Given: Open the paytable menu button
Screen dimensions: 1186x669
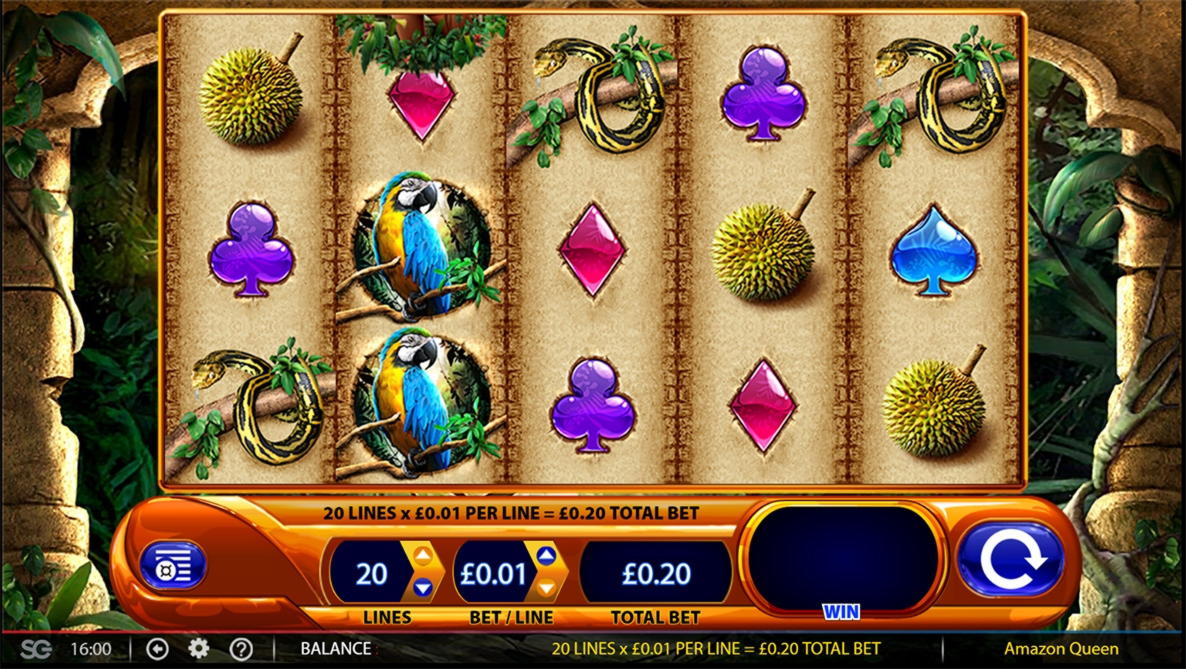Looking at the screenshot, I should pyautogui.click(x=173, y=566).
